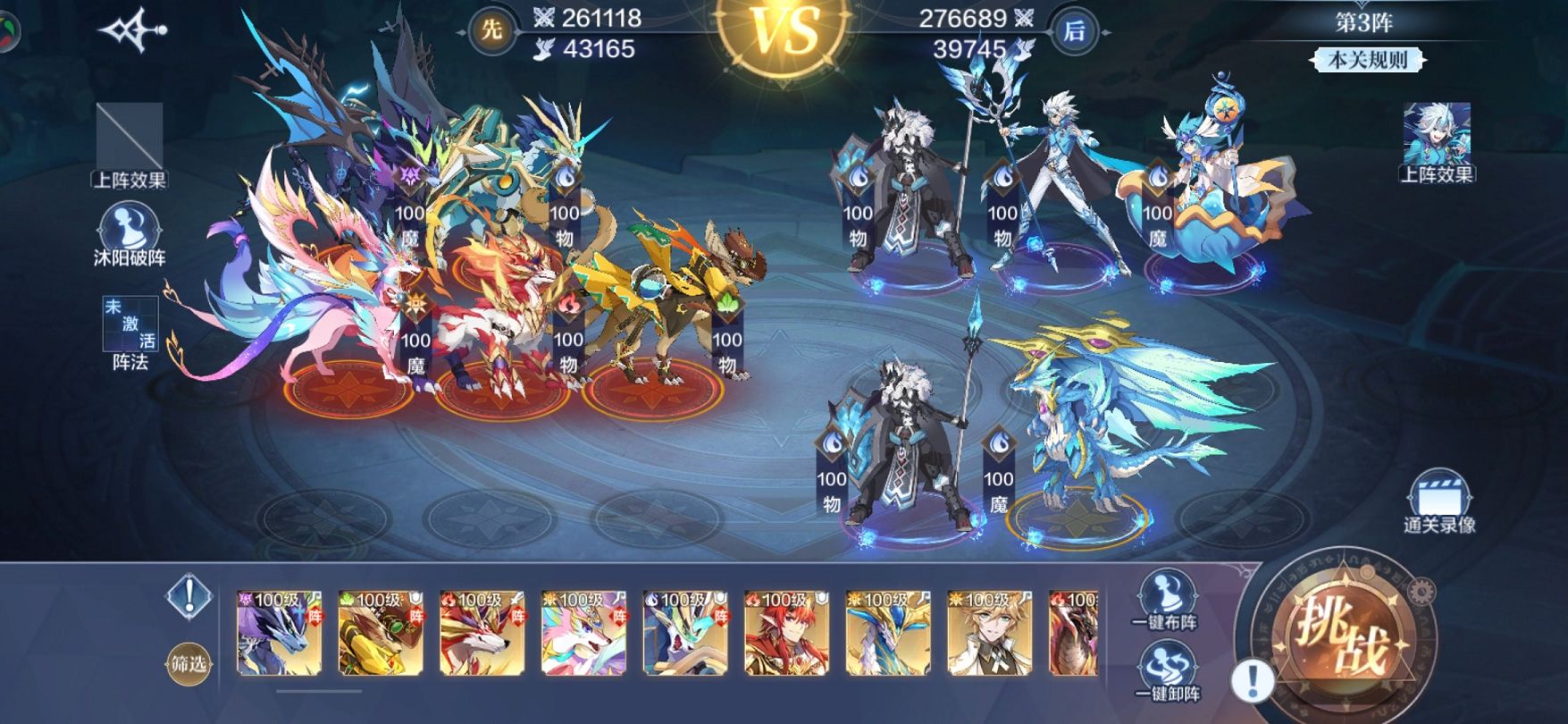Image resolution: width=1568 pixels, height=724 pixels.
Task: Open the left-side 上阵效果 lineup effect
Action: point(130,144)
